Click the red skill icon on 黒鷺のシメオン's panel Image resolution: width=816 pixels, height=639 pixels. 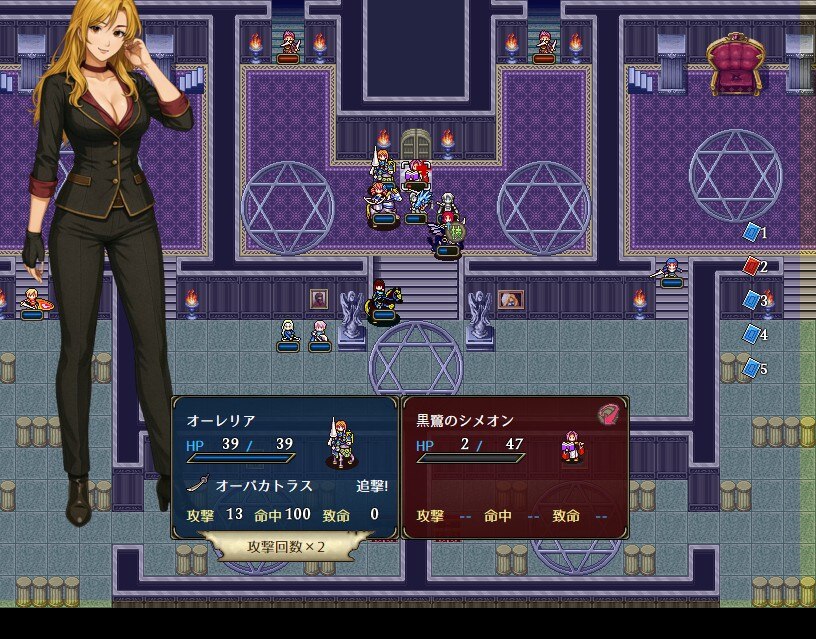tap(607, 415)
